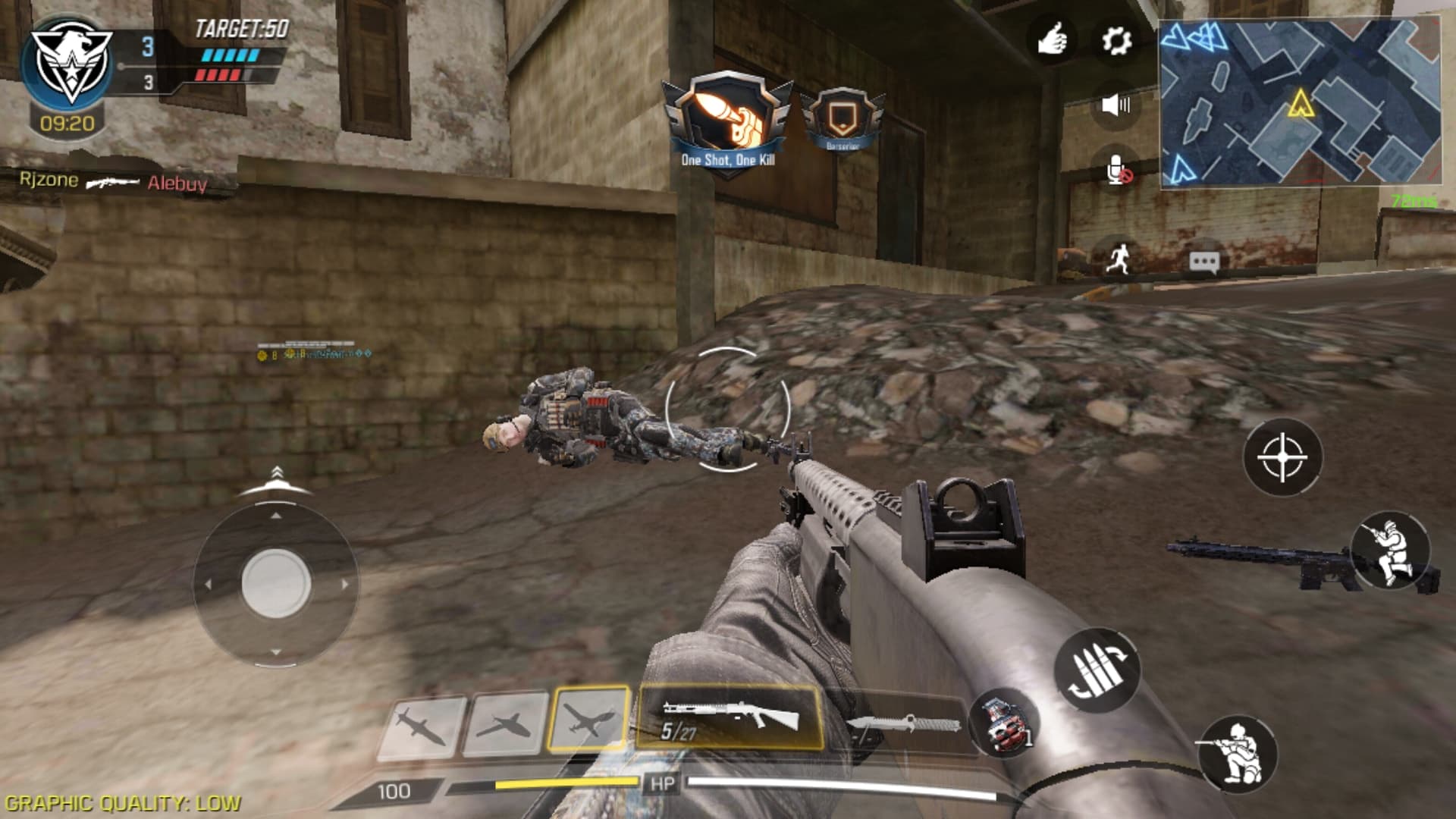Activate the middle drone scorestreak slot
The image size is (1456, 819).
[505, 723]
